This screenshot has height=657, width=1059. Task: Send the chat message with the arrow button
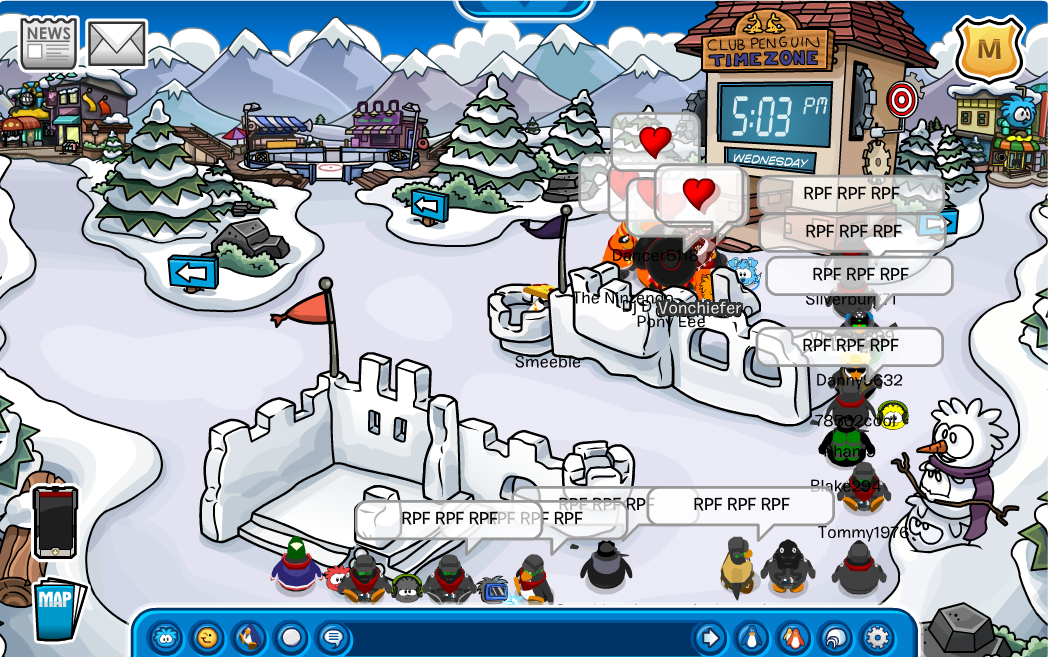[x=709, y=637]
